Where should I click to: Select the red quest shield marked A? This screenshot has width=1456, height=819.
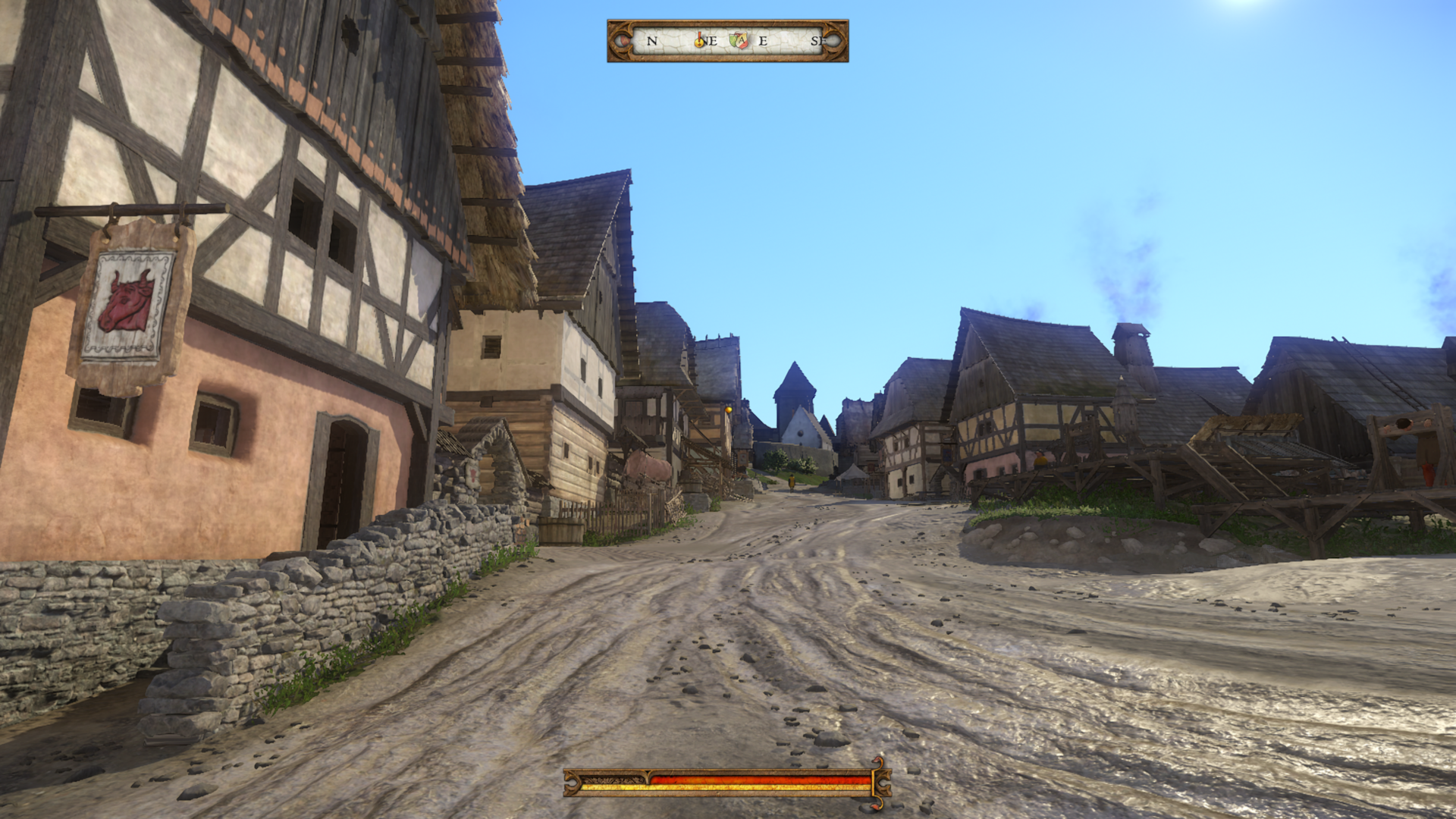pos(742,41)
